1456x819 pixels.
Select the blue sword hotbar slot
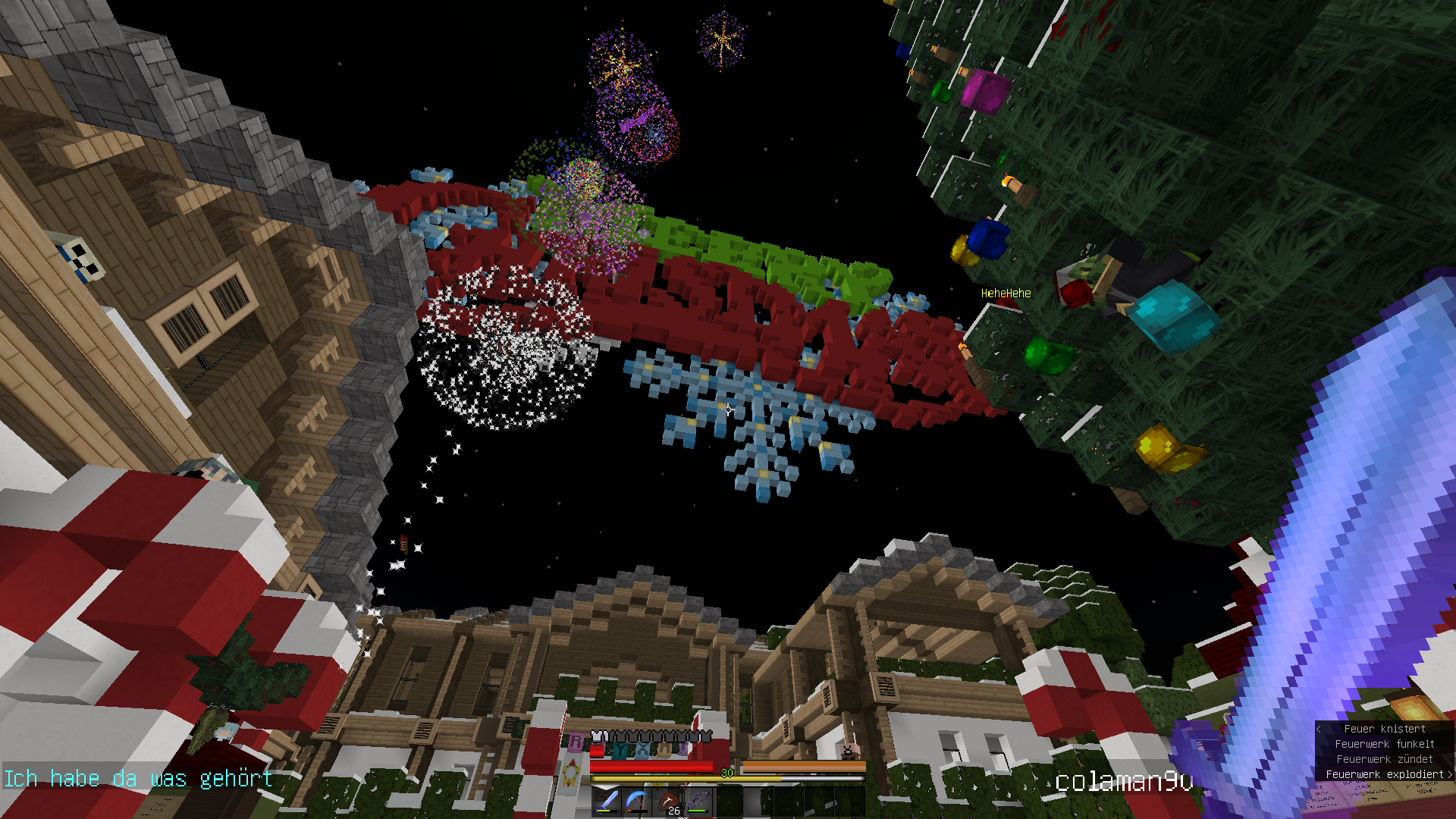(607, 802)
